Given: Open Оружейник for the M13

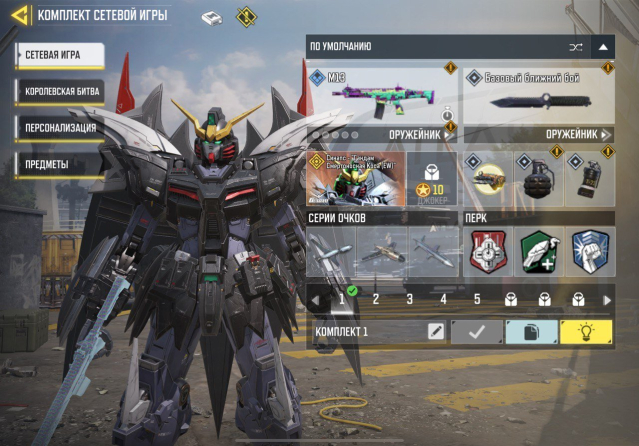Looking at the screenshot, I should tap(418, 134).
